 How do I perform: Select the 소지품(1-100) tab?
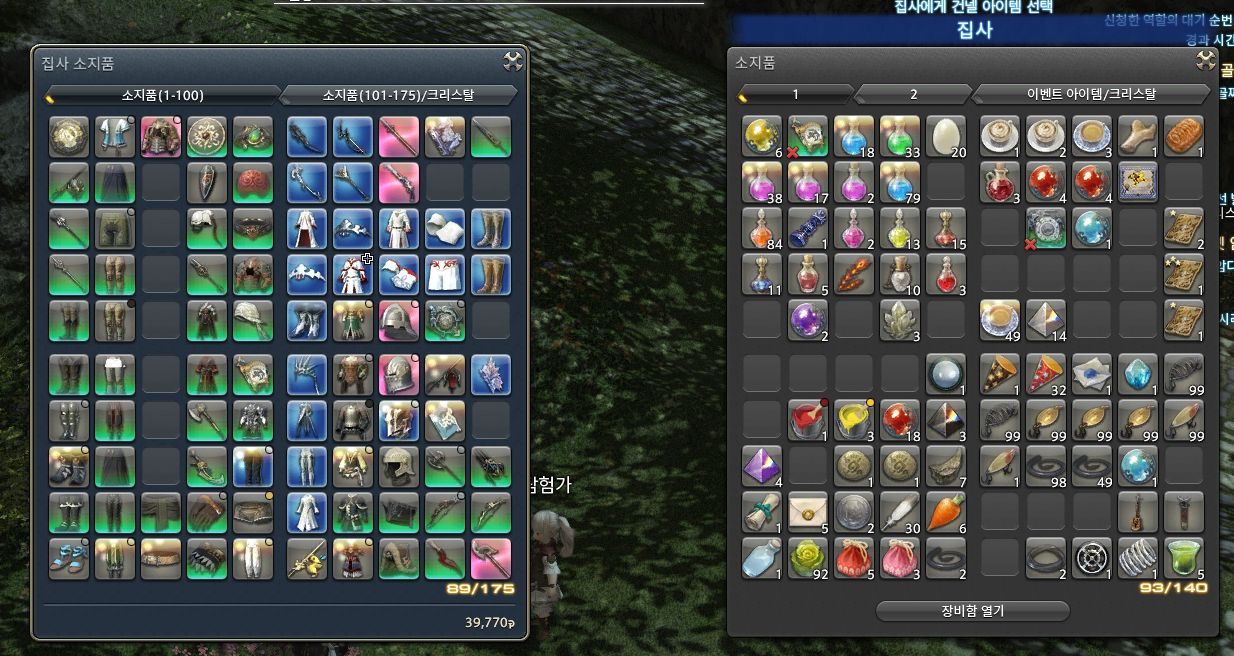pyautogui.click(x=163, y=95)
